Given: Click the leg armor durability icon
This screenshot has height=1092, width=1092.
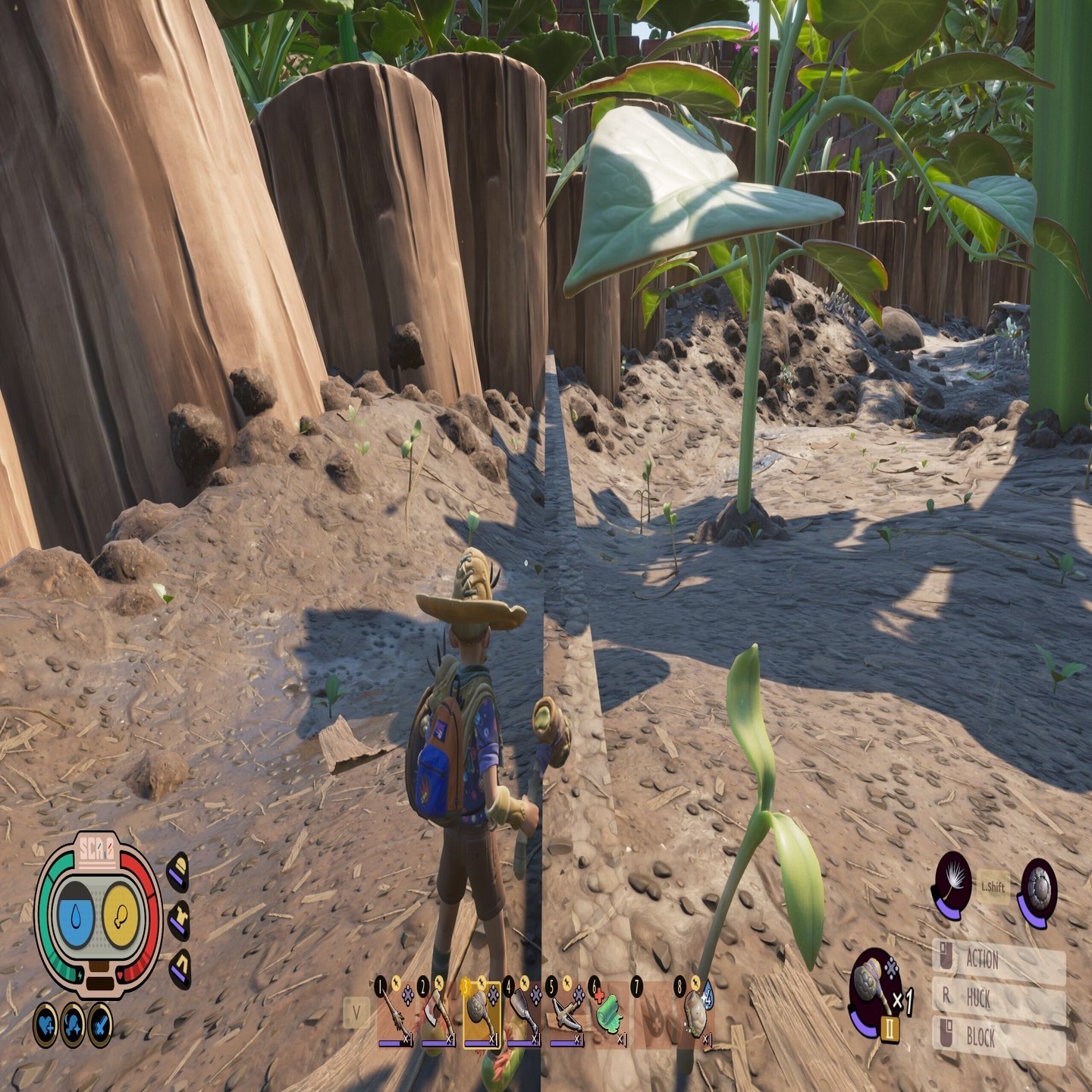Looking at the screenshot, I should [180, 968].
